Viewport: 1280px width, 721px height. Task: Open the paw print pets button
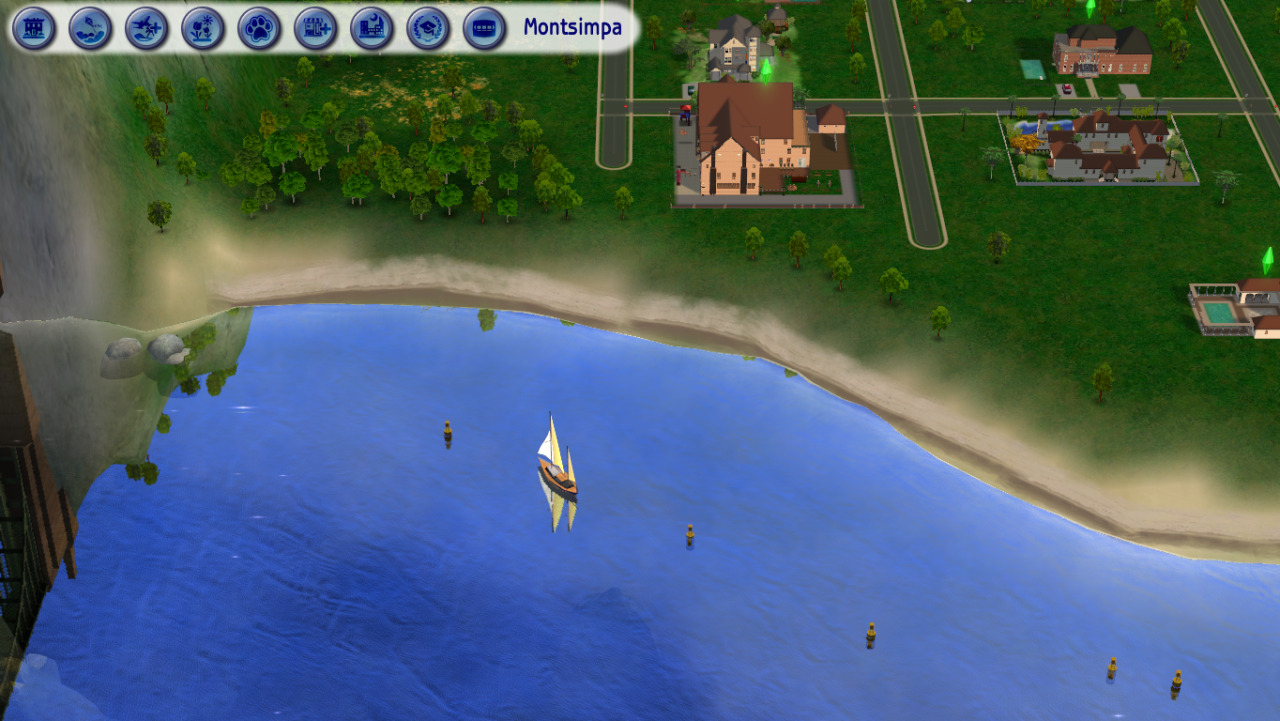pos(259,28)
